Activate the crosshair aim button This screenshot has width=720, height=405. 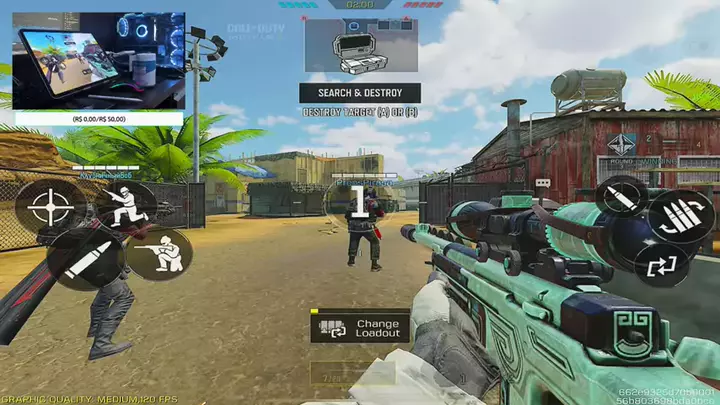[45, 207]
